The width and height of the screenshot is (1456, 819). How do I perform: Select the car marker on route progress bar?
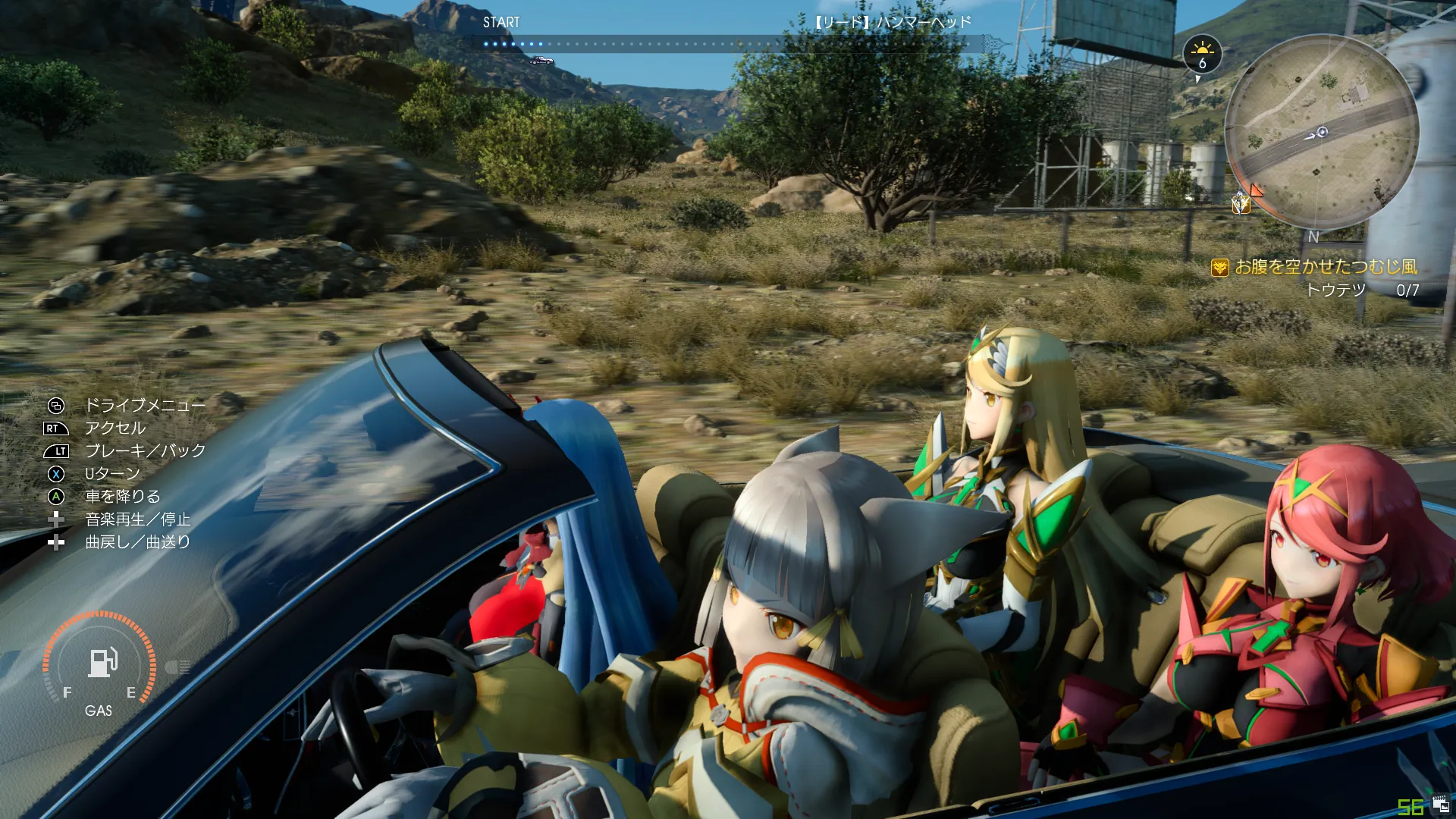[541, 61]
